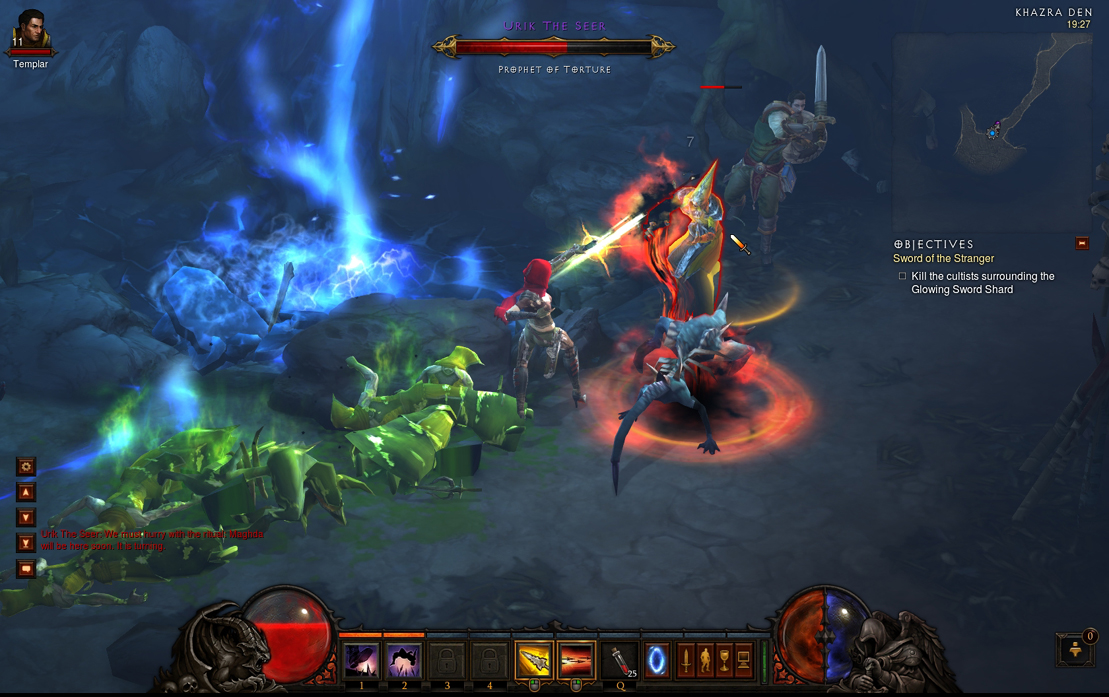Image resolution: width=1109 pixels, height=697 pixels.
Task: Select the golden arrow primary attack skill
Action: click(534, 660)
